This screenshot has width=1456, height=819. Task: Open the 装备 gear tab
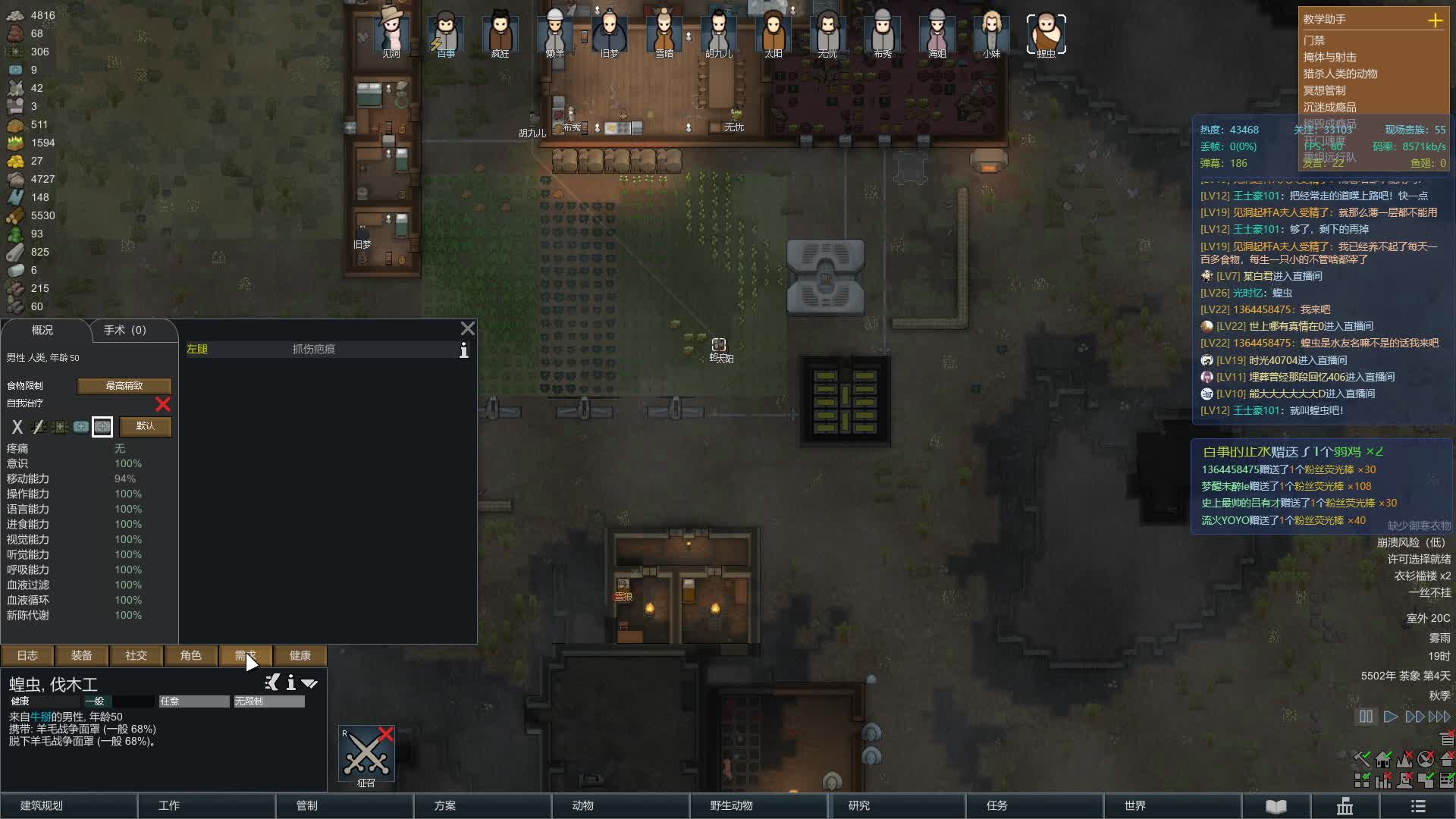click(x=81, y=655)
